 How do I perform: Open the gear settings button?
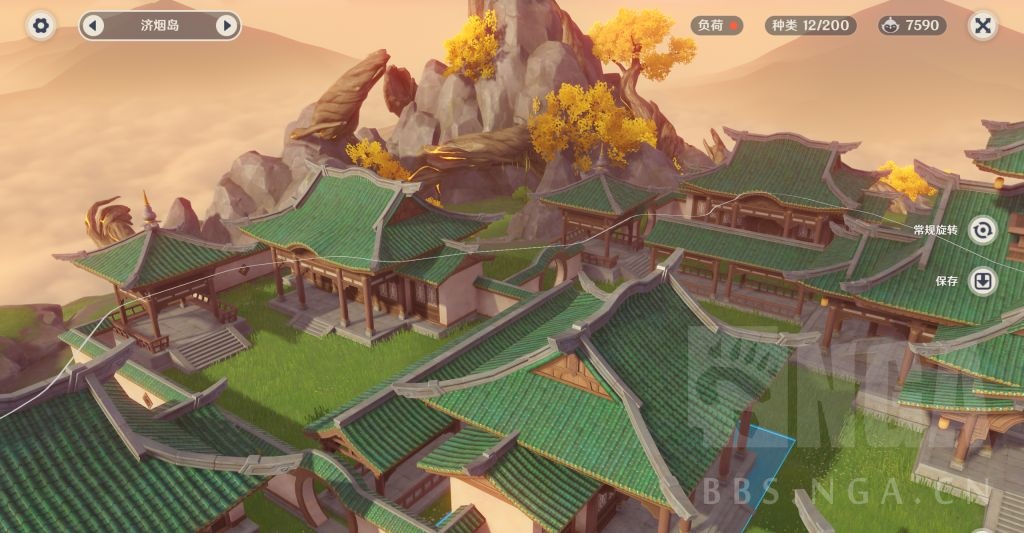[41, 26]
